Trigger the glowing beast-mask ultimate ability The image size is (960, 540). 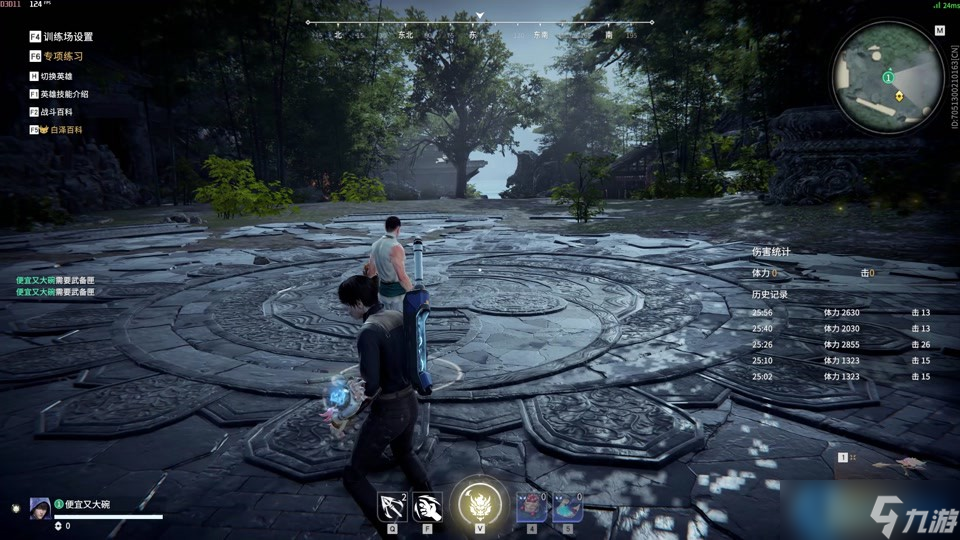point(479,503)
